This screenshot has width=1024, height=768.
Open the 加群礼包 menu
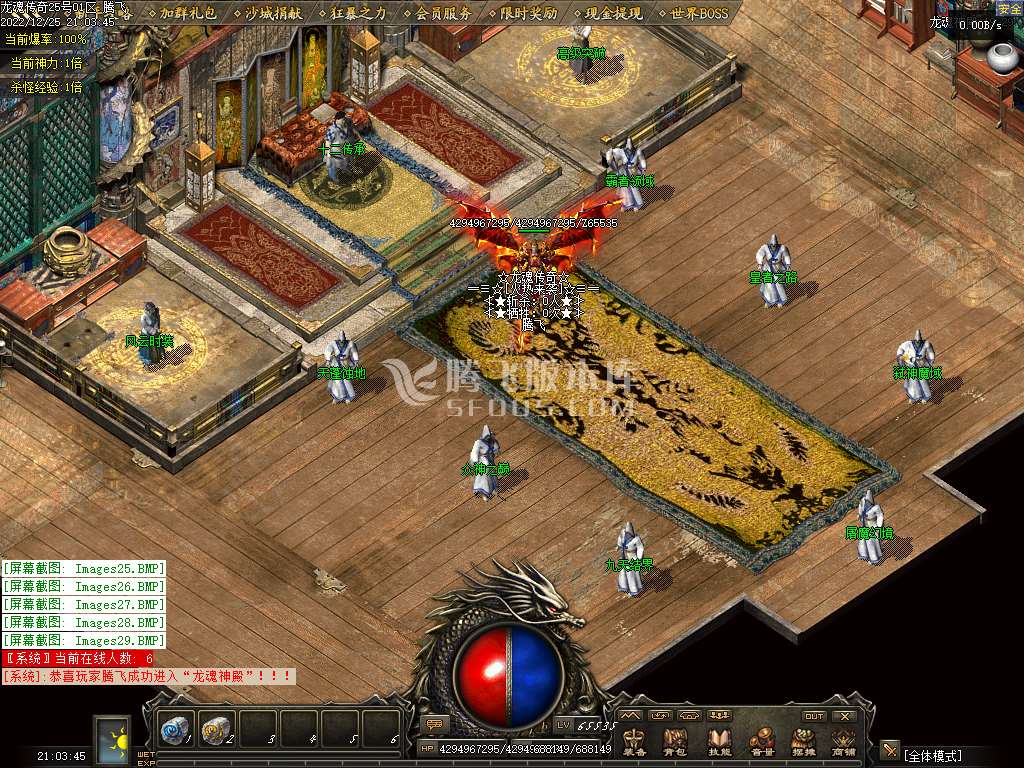coord(188,13)
